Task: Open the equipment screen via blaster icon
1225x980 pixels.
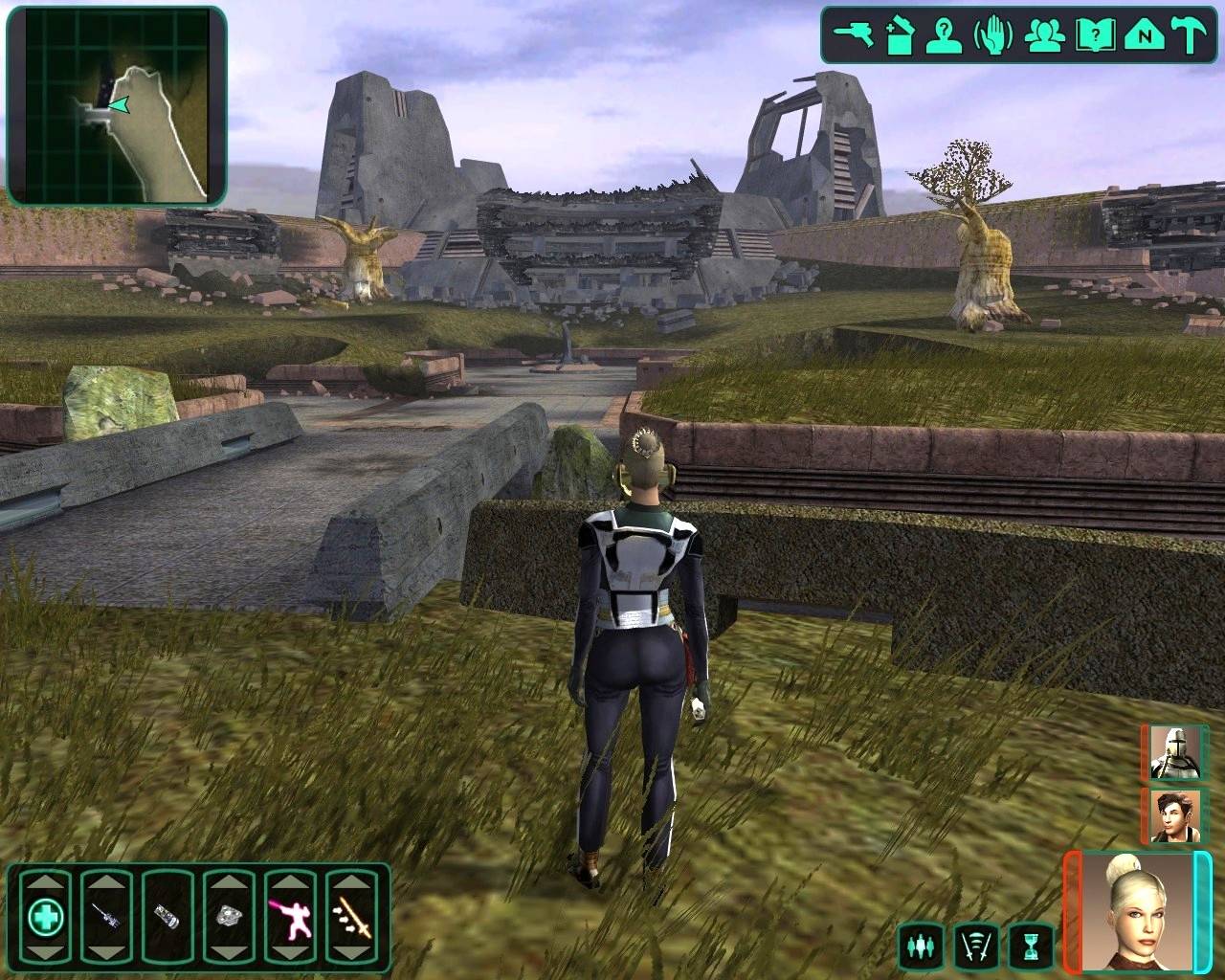Action: tap(849, 34)
